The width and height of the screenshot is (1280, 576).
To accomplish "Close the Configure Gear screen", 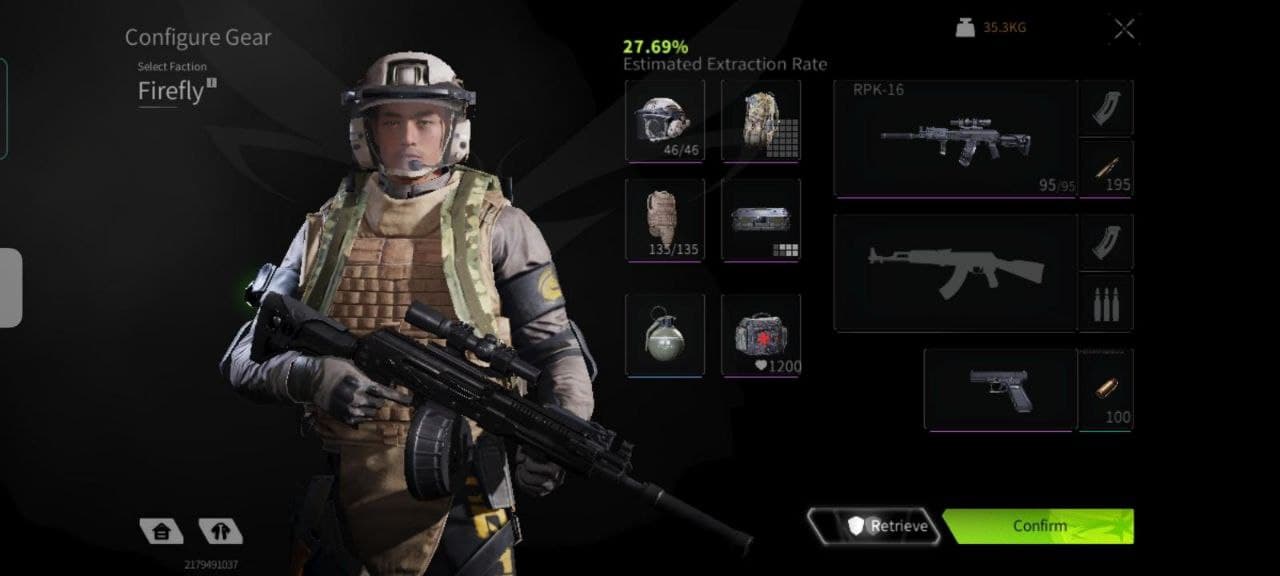I will [x=1124, y=29].
